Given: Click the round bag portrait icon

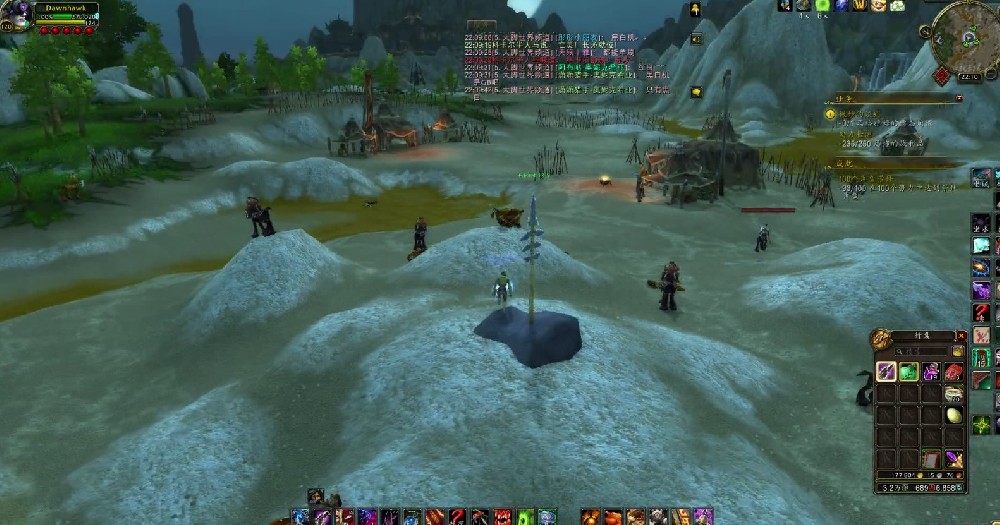Looking at the screenshot, I should [x=881, y=339].
